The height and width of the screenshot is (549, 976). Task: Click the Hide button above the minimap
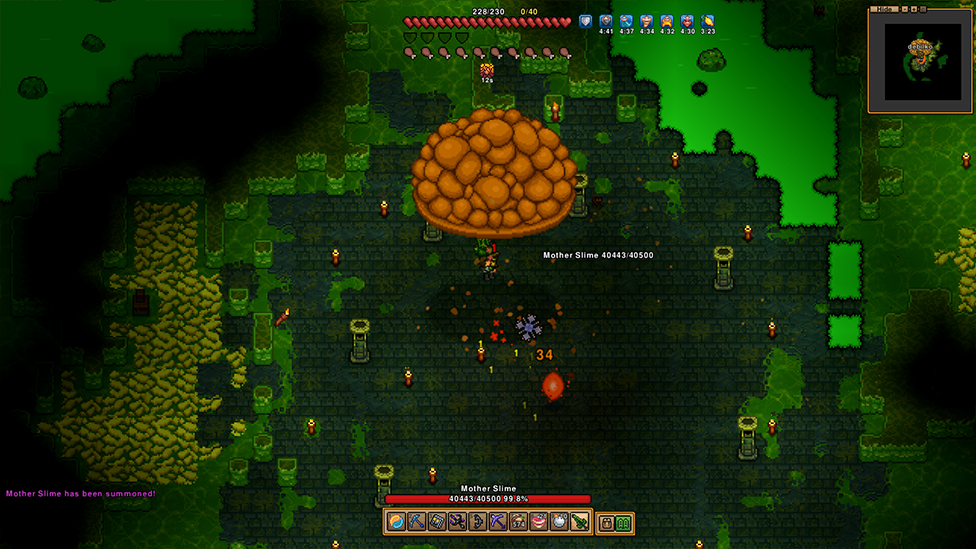[x=883, y=9]
